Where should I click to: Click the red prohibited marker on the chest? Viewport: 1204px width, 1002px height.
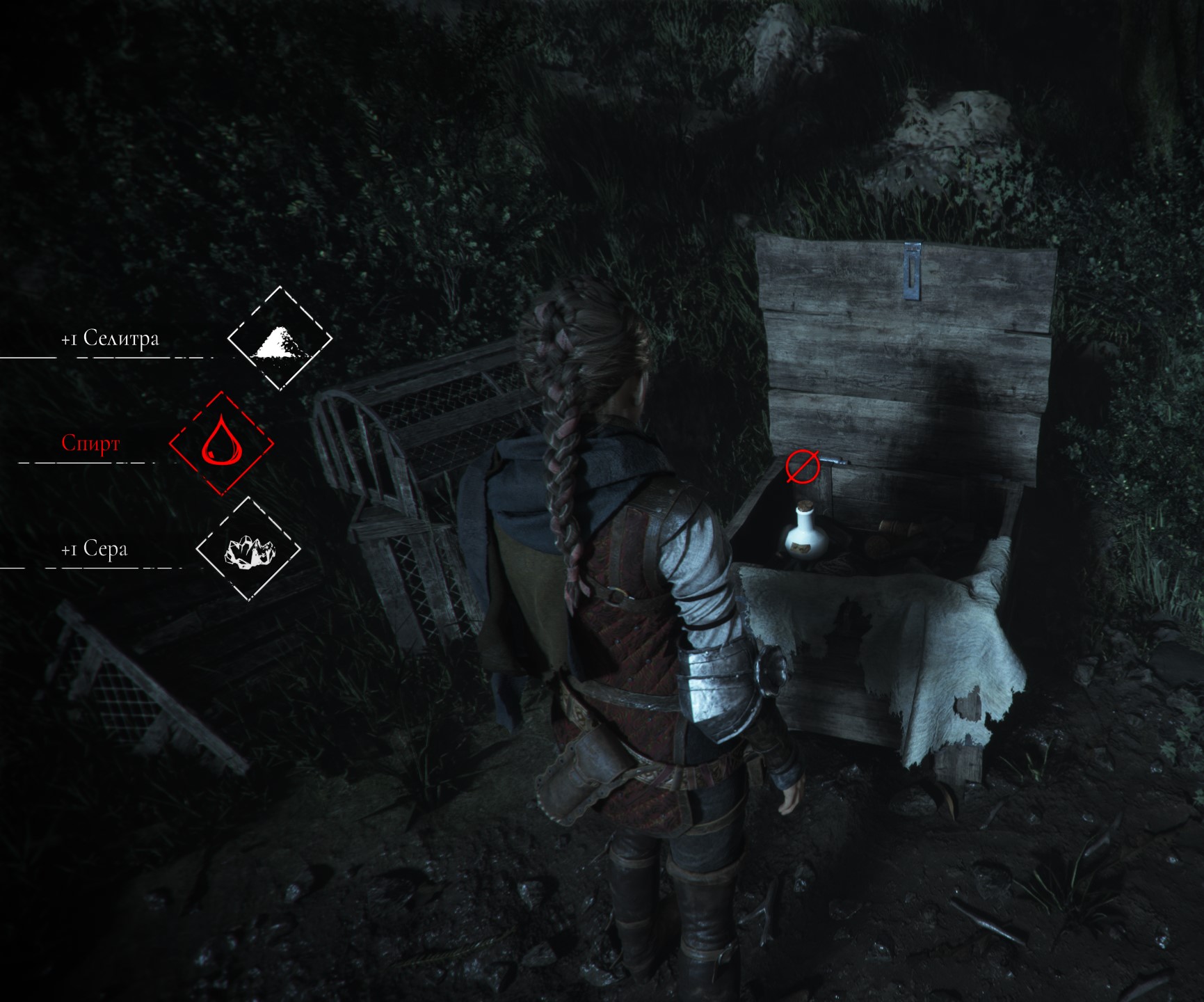[801, 466]
